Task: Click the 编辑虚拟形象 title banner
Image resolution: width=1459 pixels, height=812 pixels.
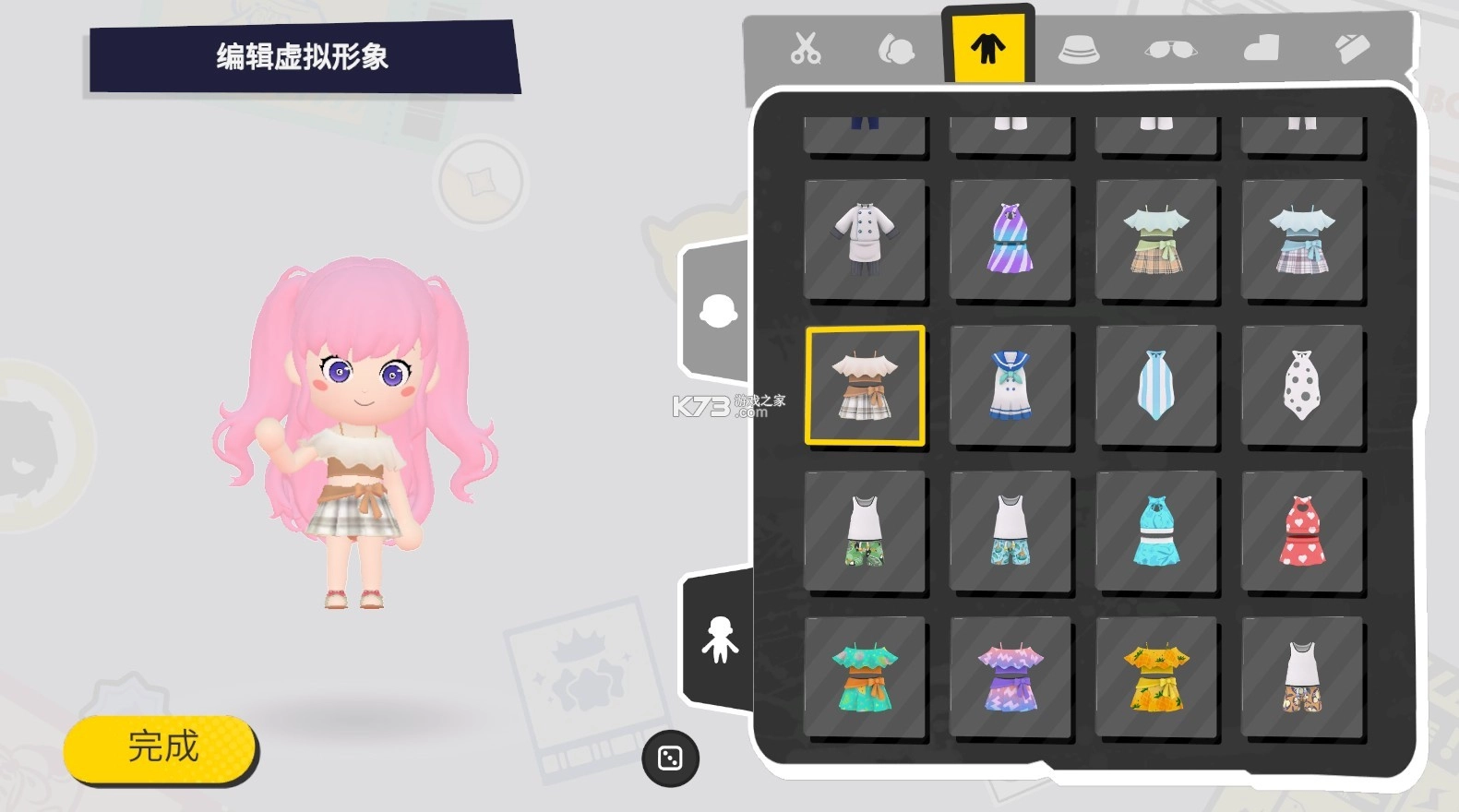Action: 305,55
